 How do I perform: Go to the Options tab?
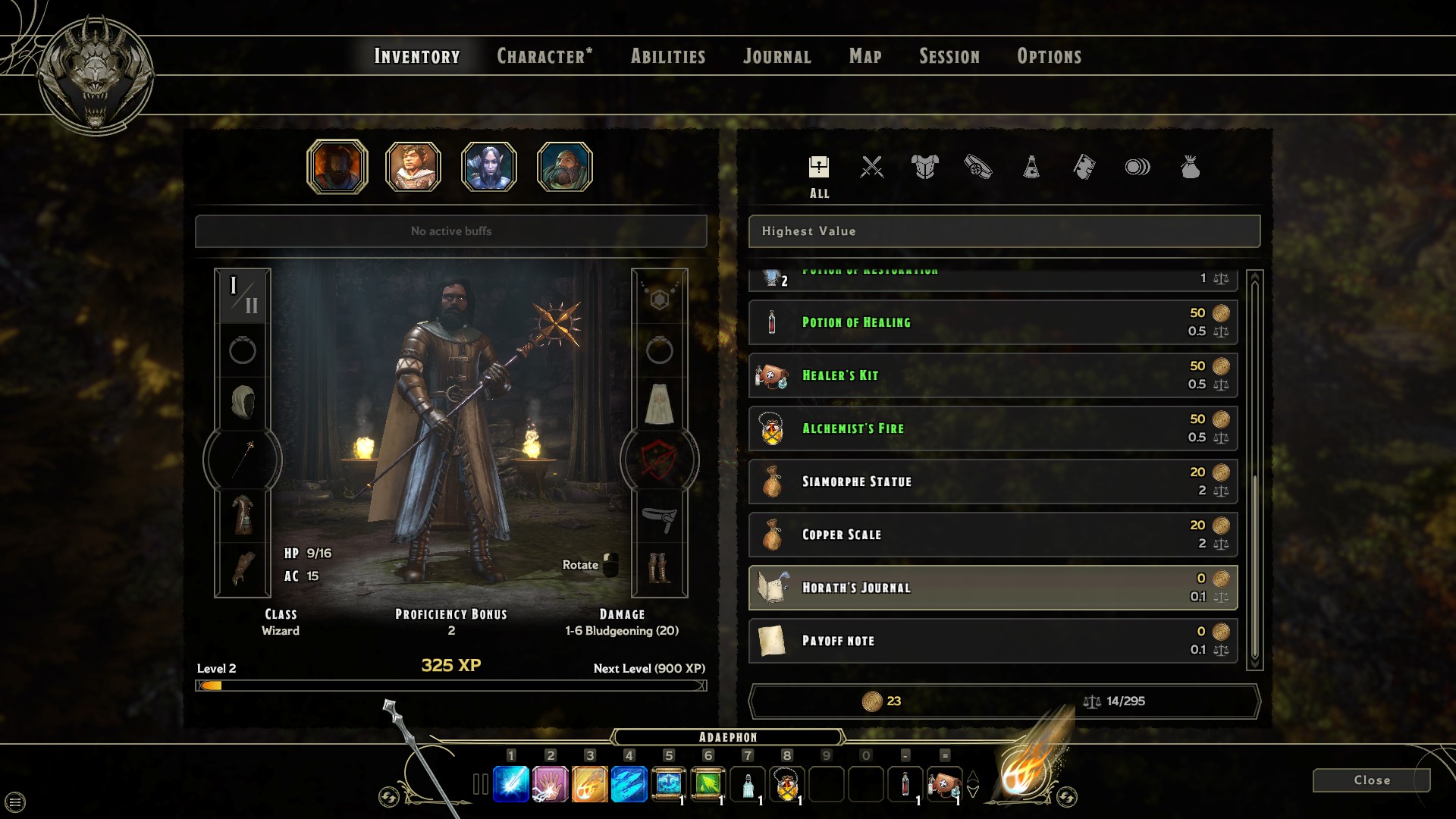[1050, 56]
